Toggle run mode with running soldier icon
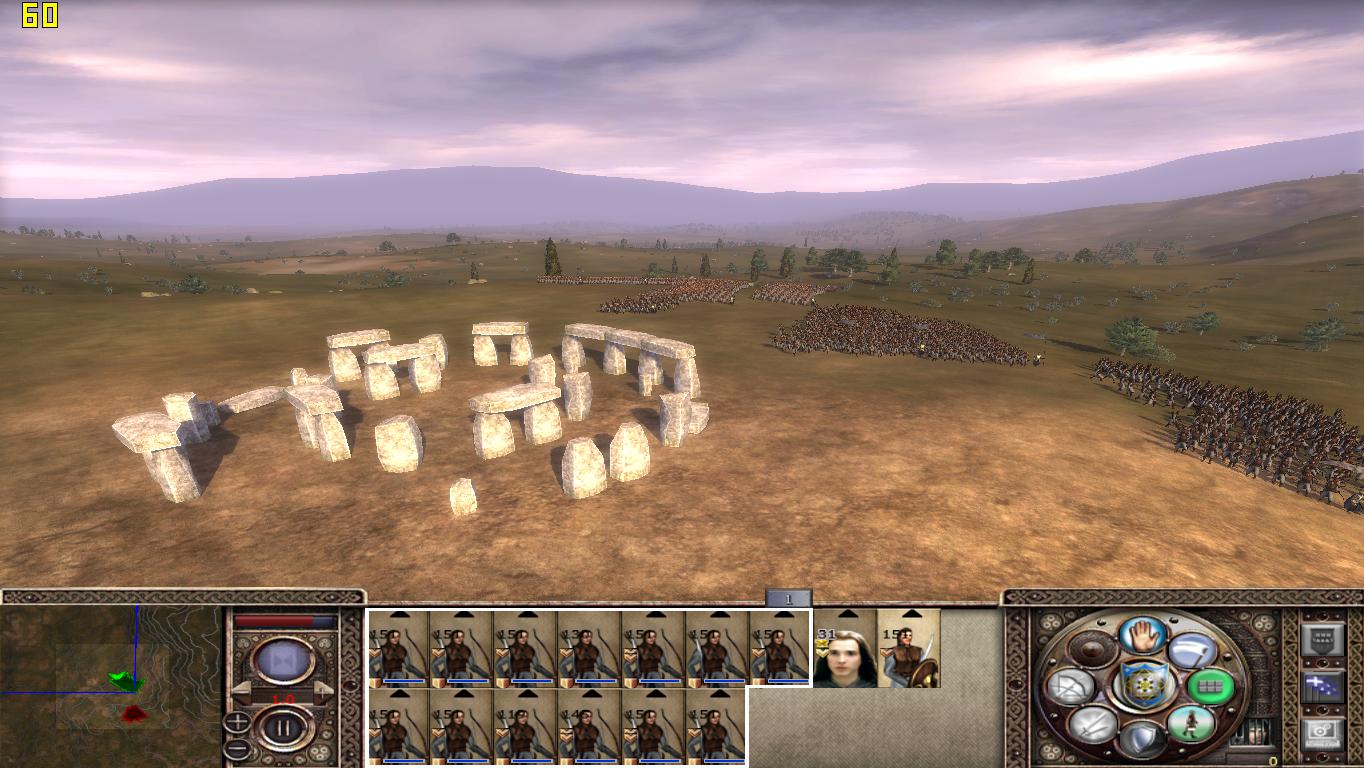The image size is (1364, 768). coord(1190,723)
